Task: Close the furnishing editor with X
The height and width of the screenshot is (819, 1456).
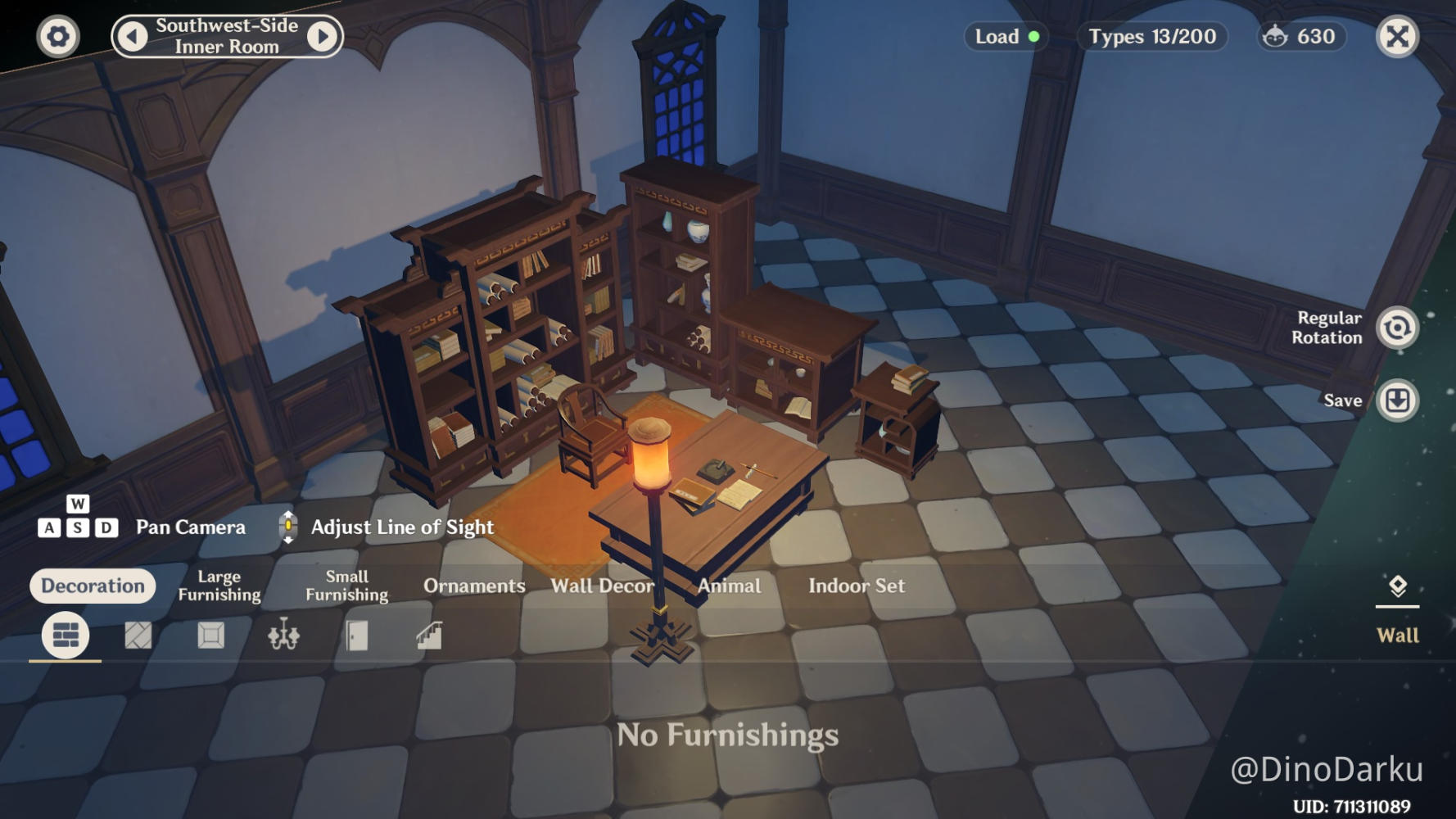Action: [x=1397, y=37]
